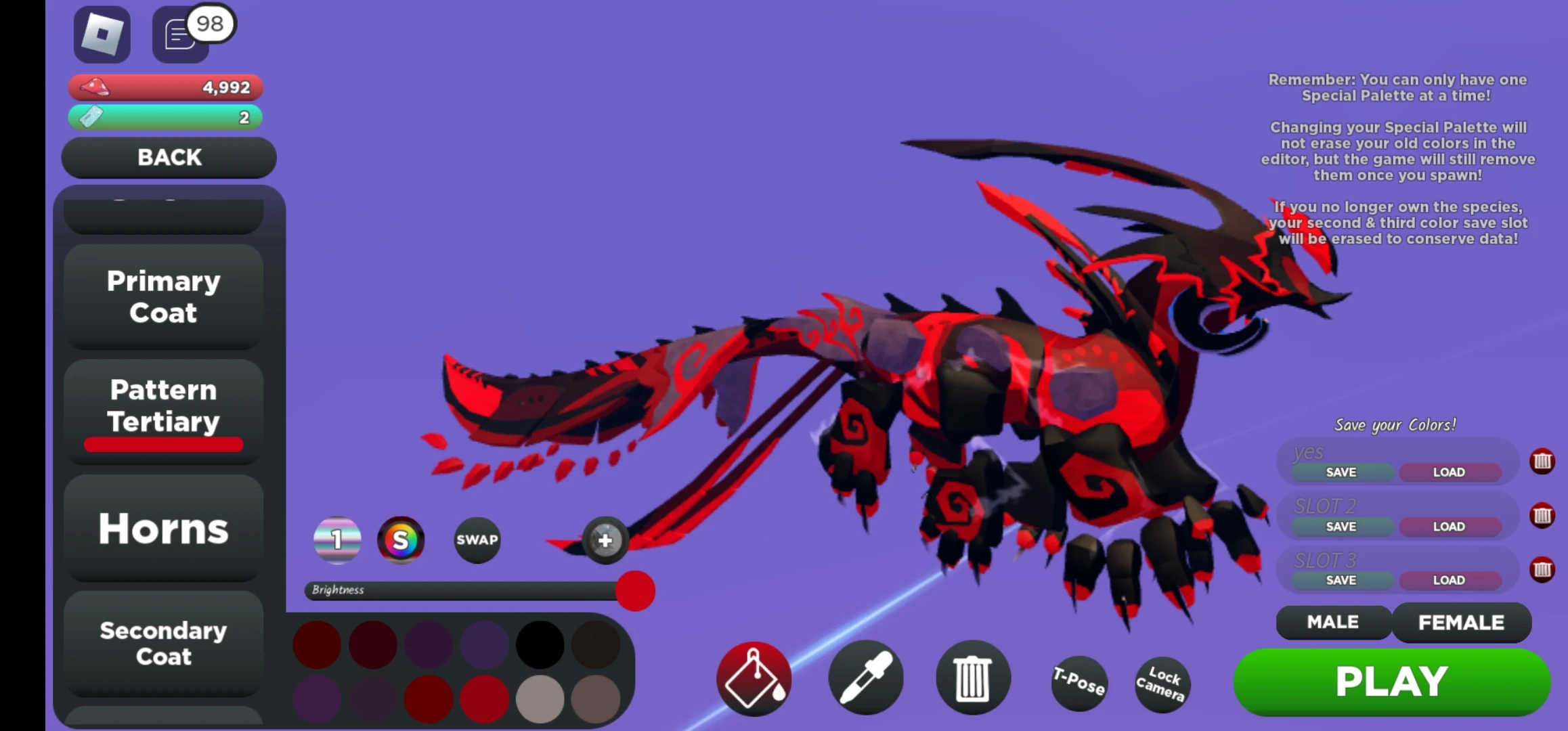Open the trash can to clear colors
The width and height of the screenshot is (1568, 731).
973,679
